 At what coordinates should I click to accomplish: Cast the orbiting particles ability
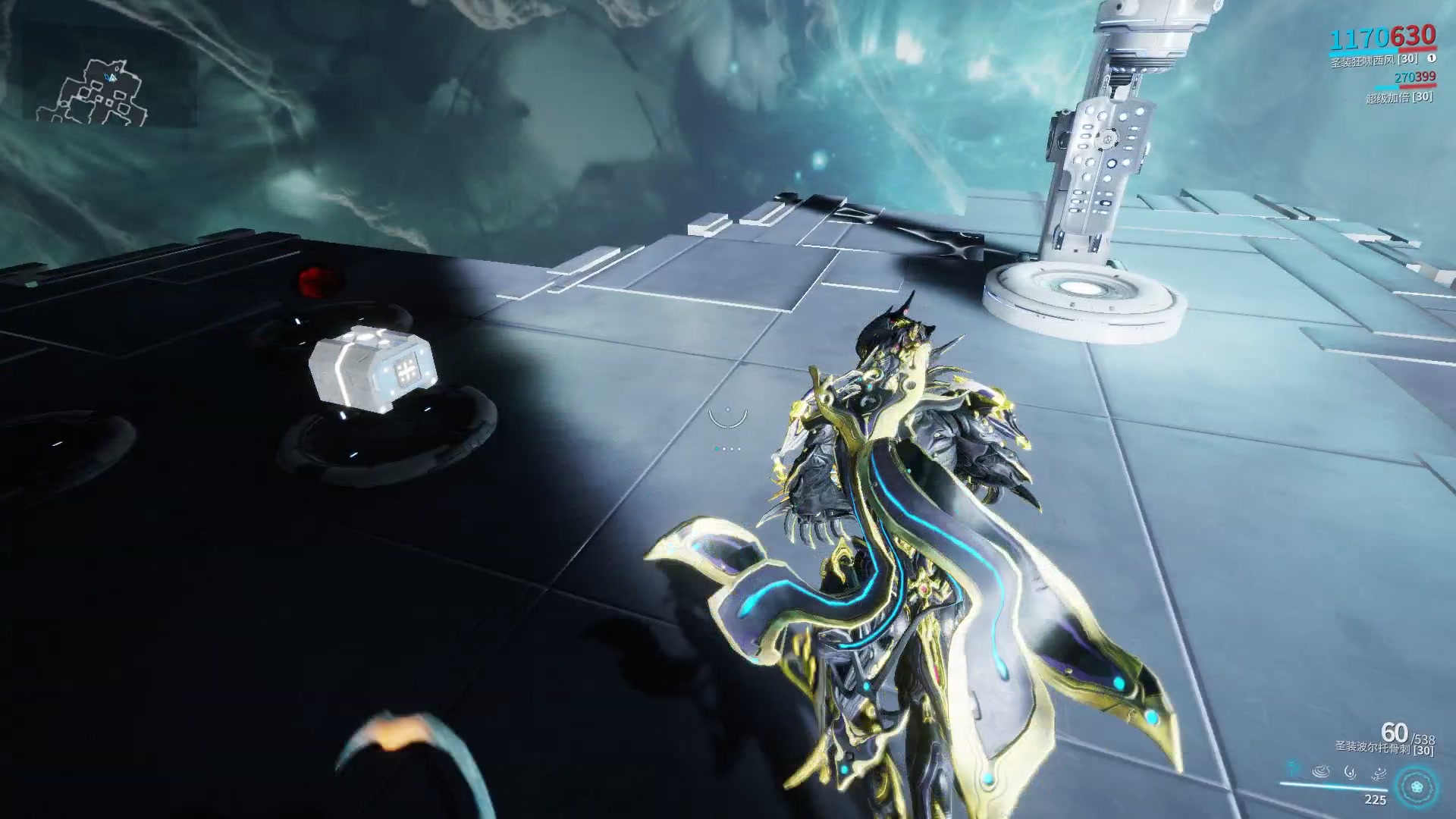coord(1378,772)
